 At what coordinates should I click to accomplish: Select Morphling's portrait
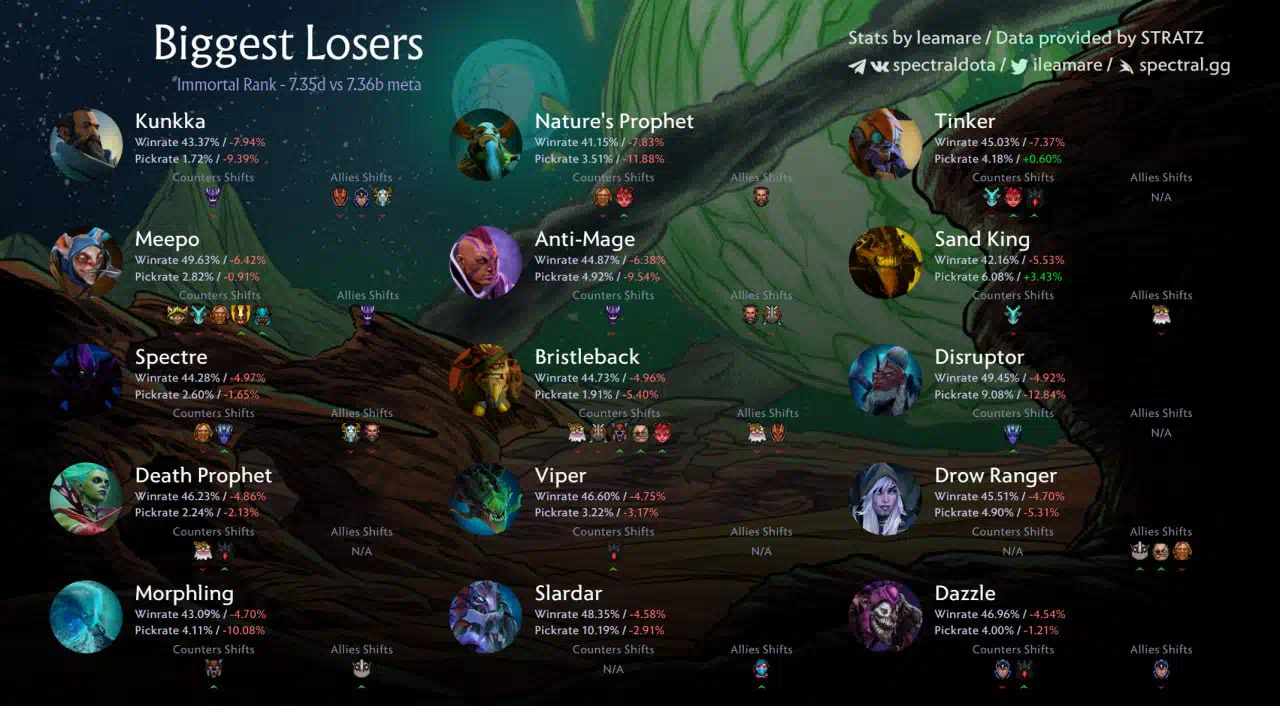pyautogui.click(x=86, y=617)
